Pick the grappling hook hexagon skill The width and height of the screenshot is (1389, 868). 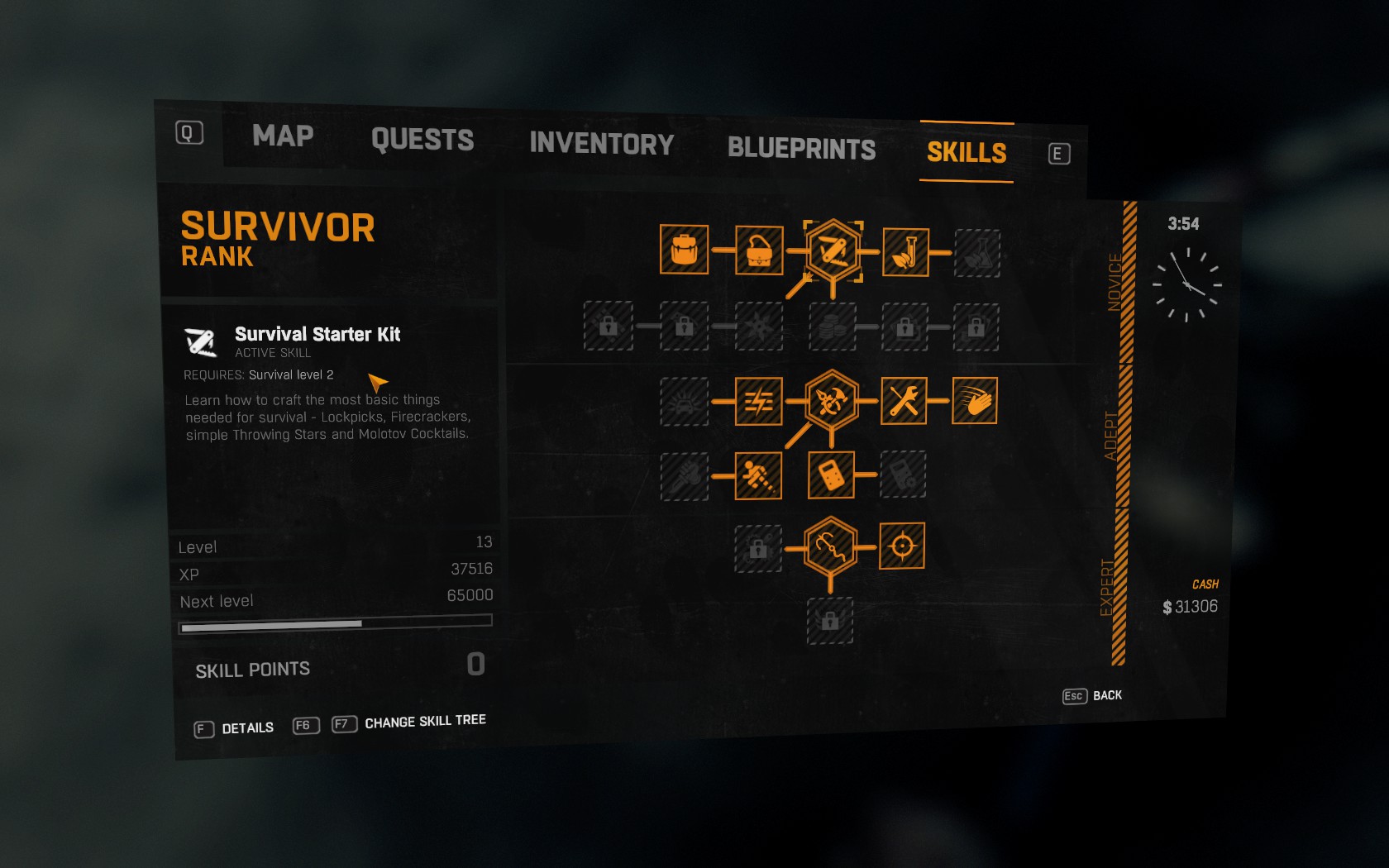[830, 546]
